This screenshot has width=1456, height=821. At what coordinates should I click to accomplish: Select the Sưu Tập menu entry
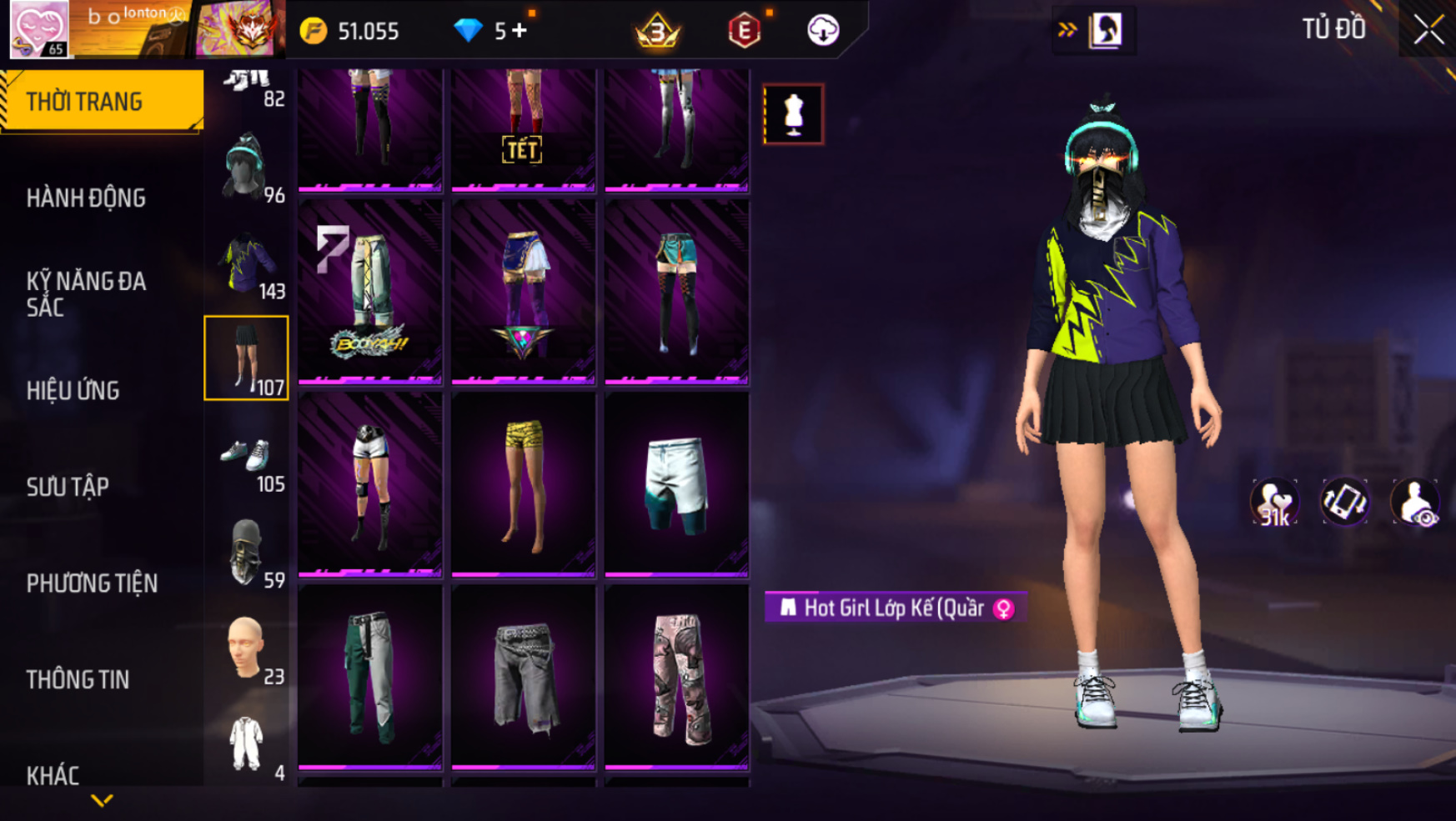click(68, 487)
